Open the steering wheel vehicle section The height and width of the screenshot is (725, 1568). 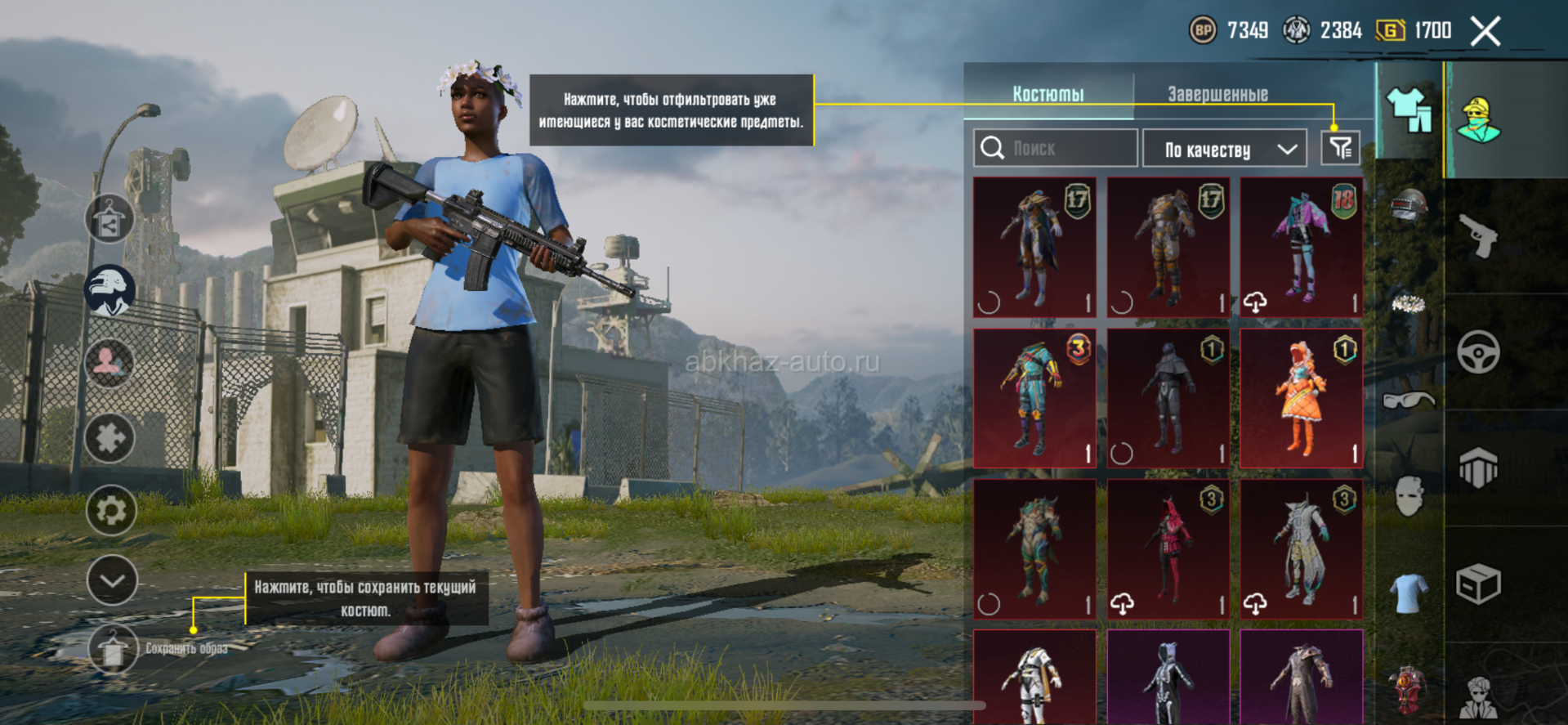pos(1478,352)
